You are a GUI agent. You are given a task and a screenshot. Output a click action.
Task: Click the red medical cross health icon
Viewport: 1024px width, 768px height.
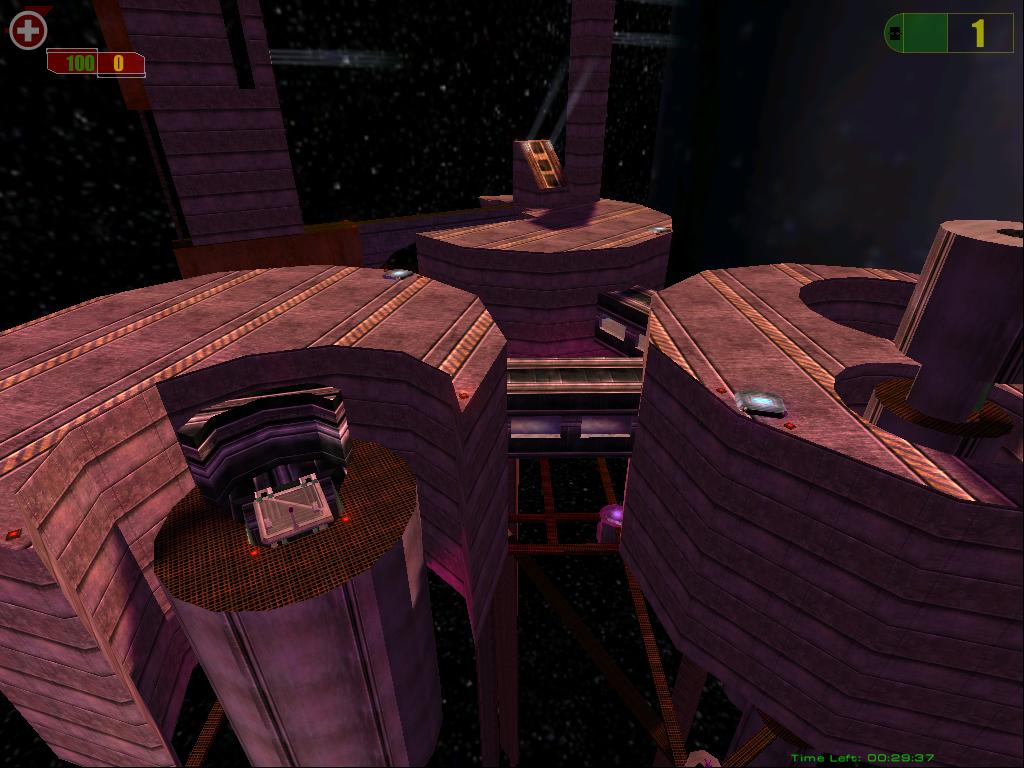click(28, 30)
